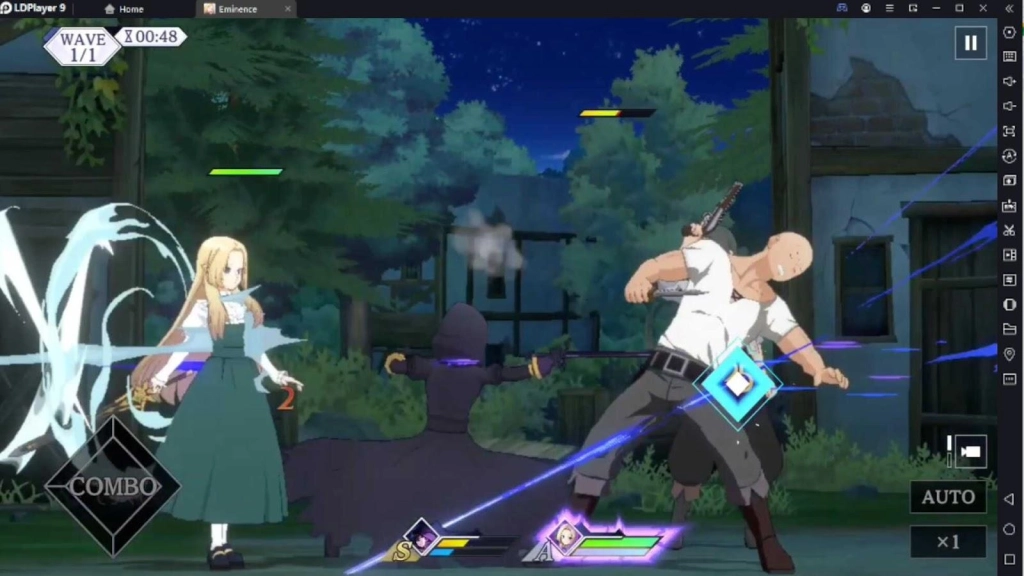Change the ×1 battle speed
The image size is (1024, 576).
pos(948,542)
